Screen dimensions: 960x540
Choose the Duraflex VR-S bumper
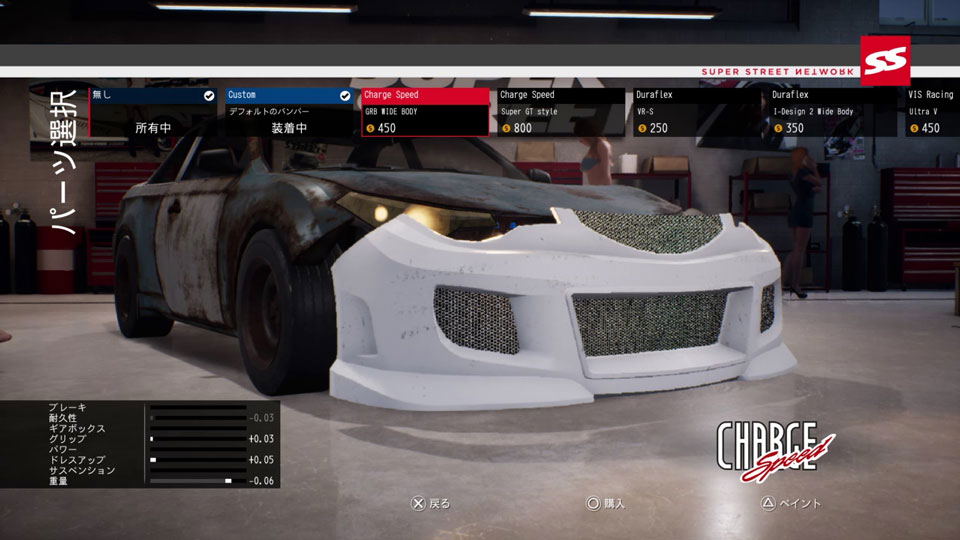[x=698, y=112]
